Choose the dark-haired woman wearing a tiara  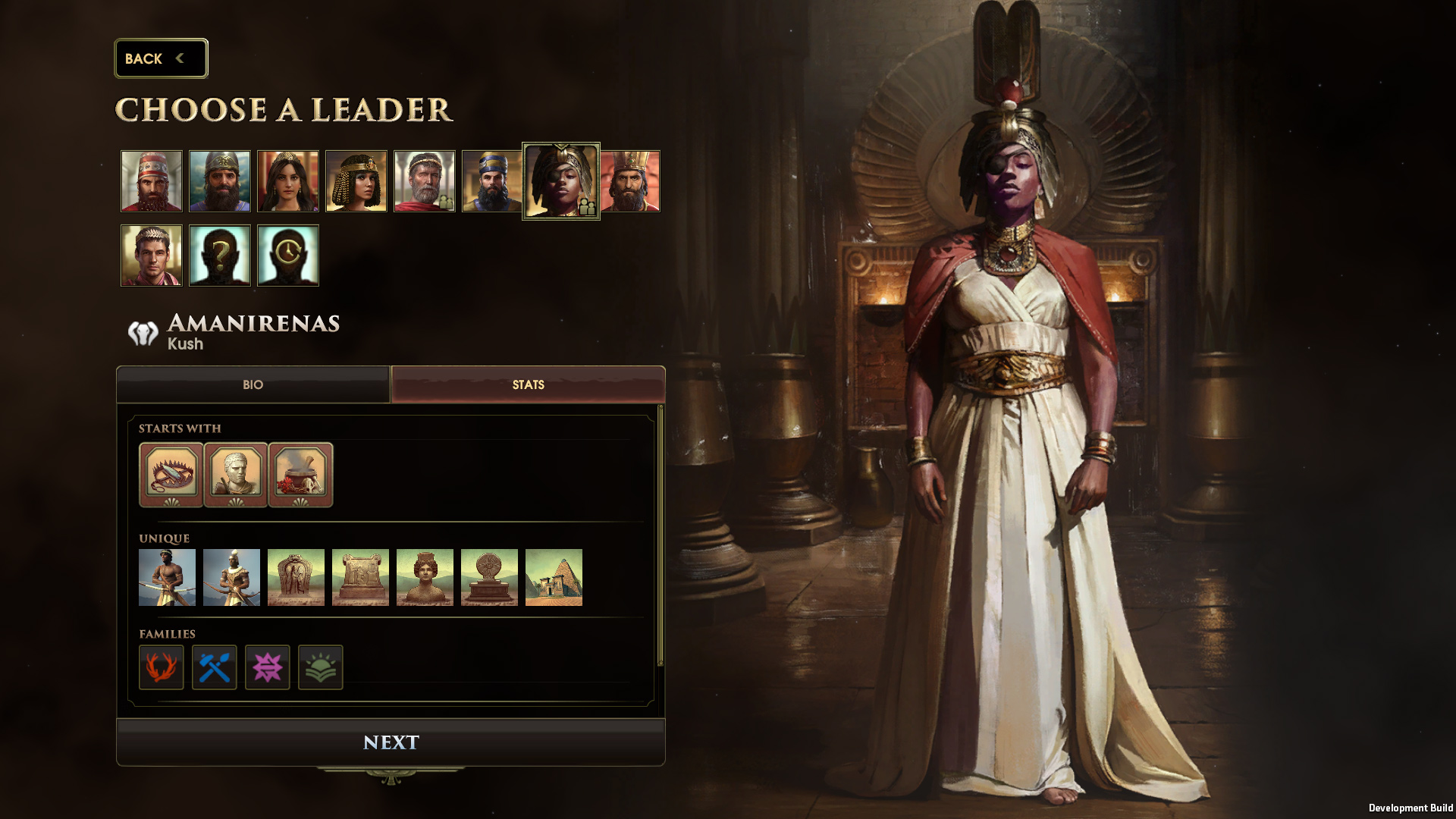tap(288, 181)
